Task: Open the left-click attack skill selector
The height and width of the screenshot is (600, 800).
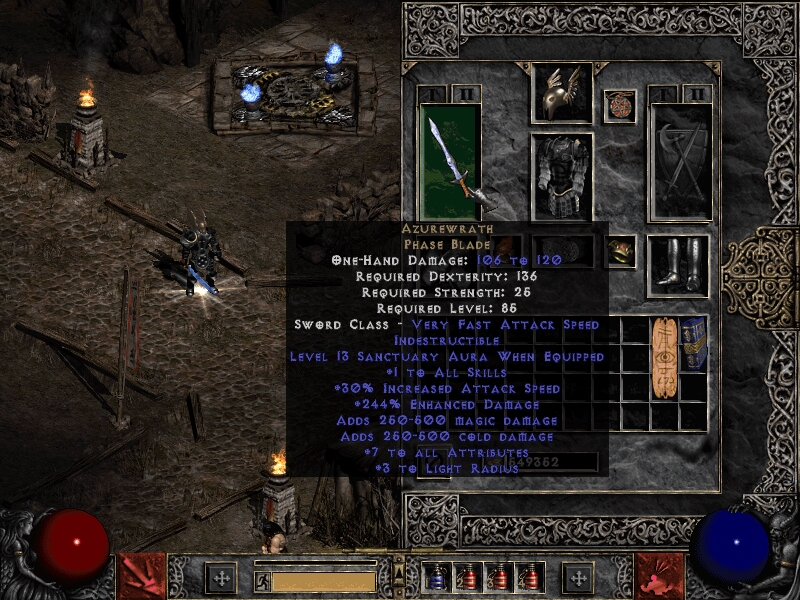Action: tap(141, 577)
